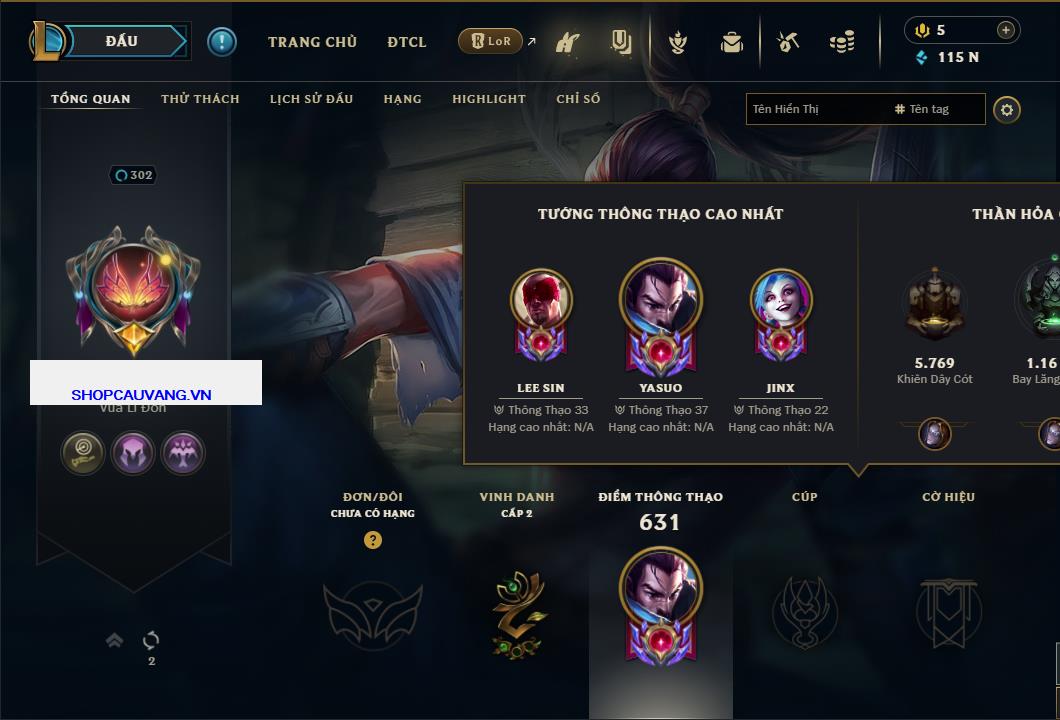Go to TRANG CHỦ home page
The image size is (1060, 720).
click(x=312, y=42)
